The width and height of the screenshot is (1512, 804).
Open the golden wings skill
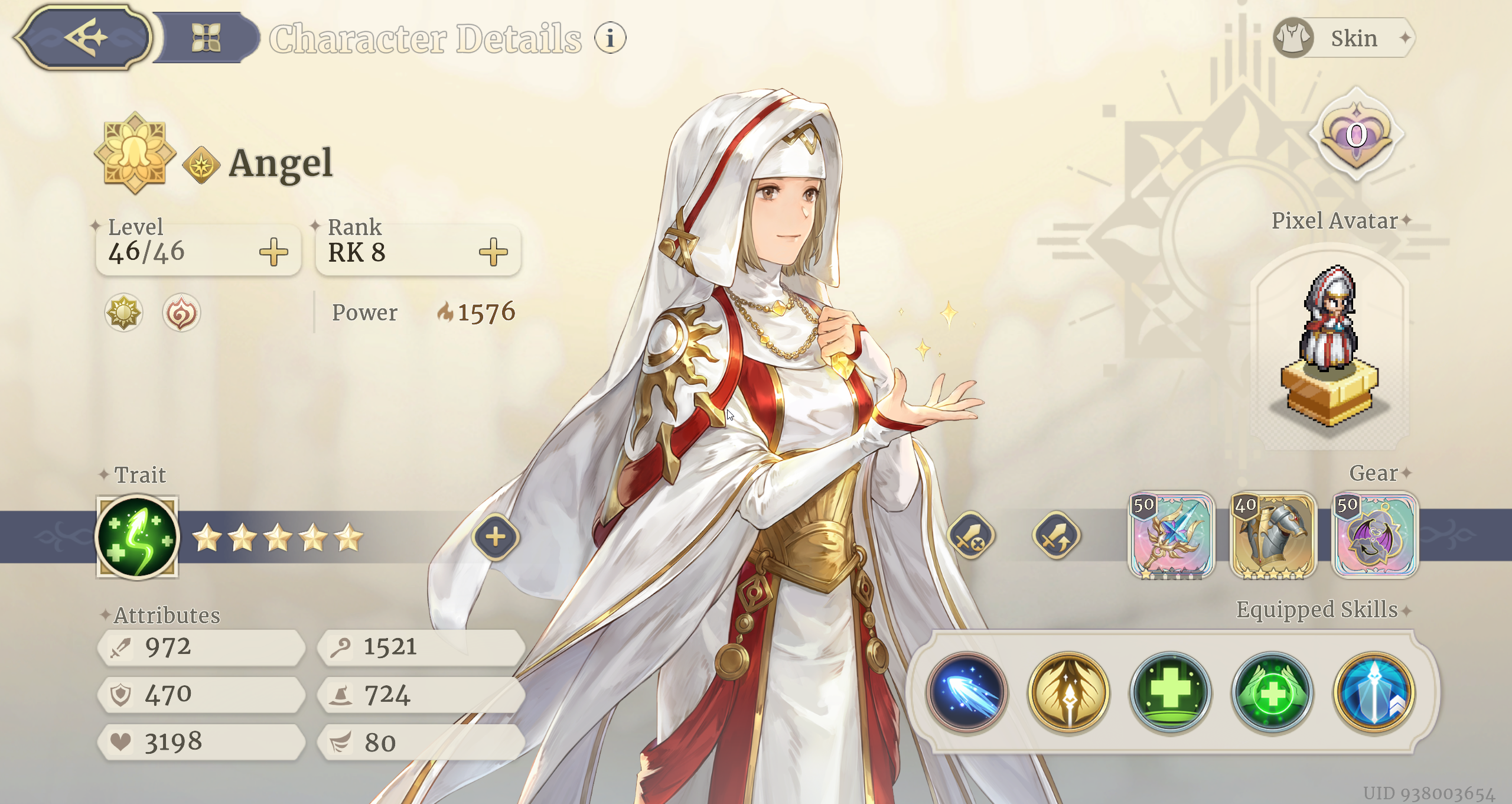(1069, 692)
